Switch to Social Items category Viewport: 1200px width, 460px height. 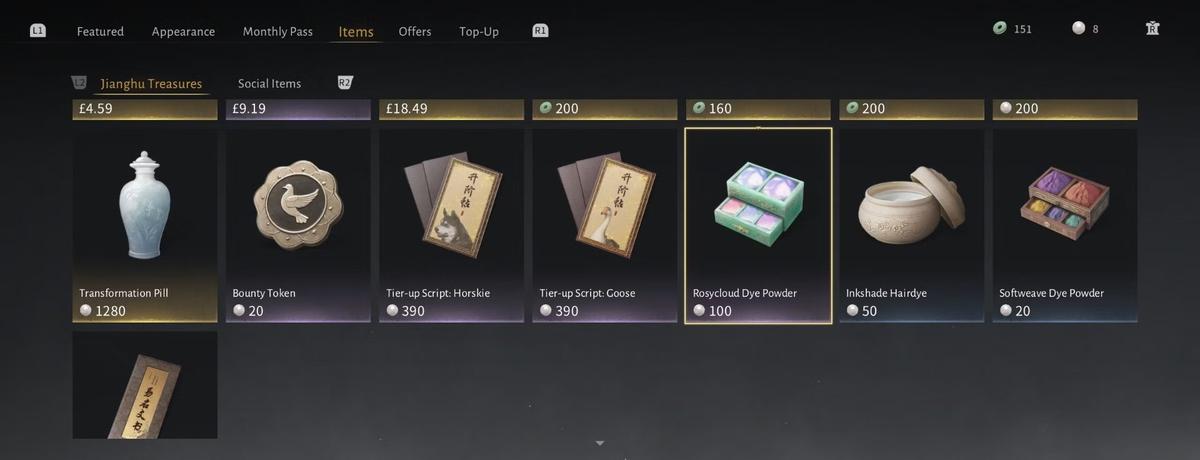click(x=269, y=84)
